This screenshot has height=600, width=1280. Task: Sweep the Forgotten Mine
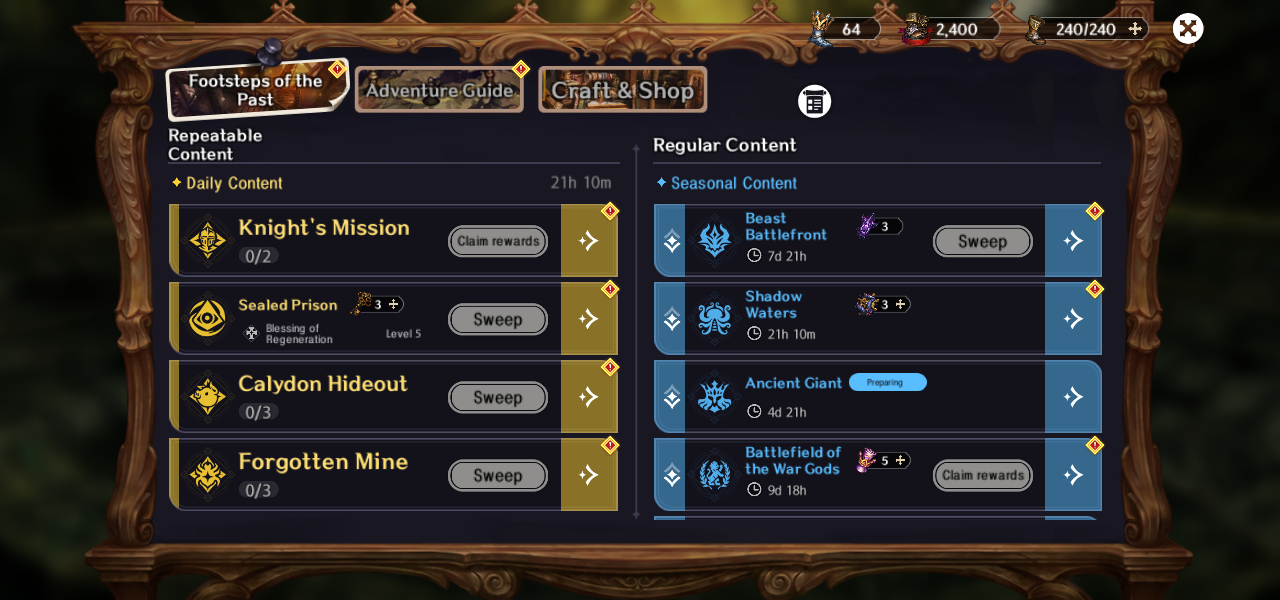pos(498,475)
